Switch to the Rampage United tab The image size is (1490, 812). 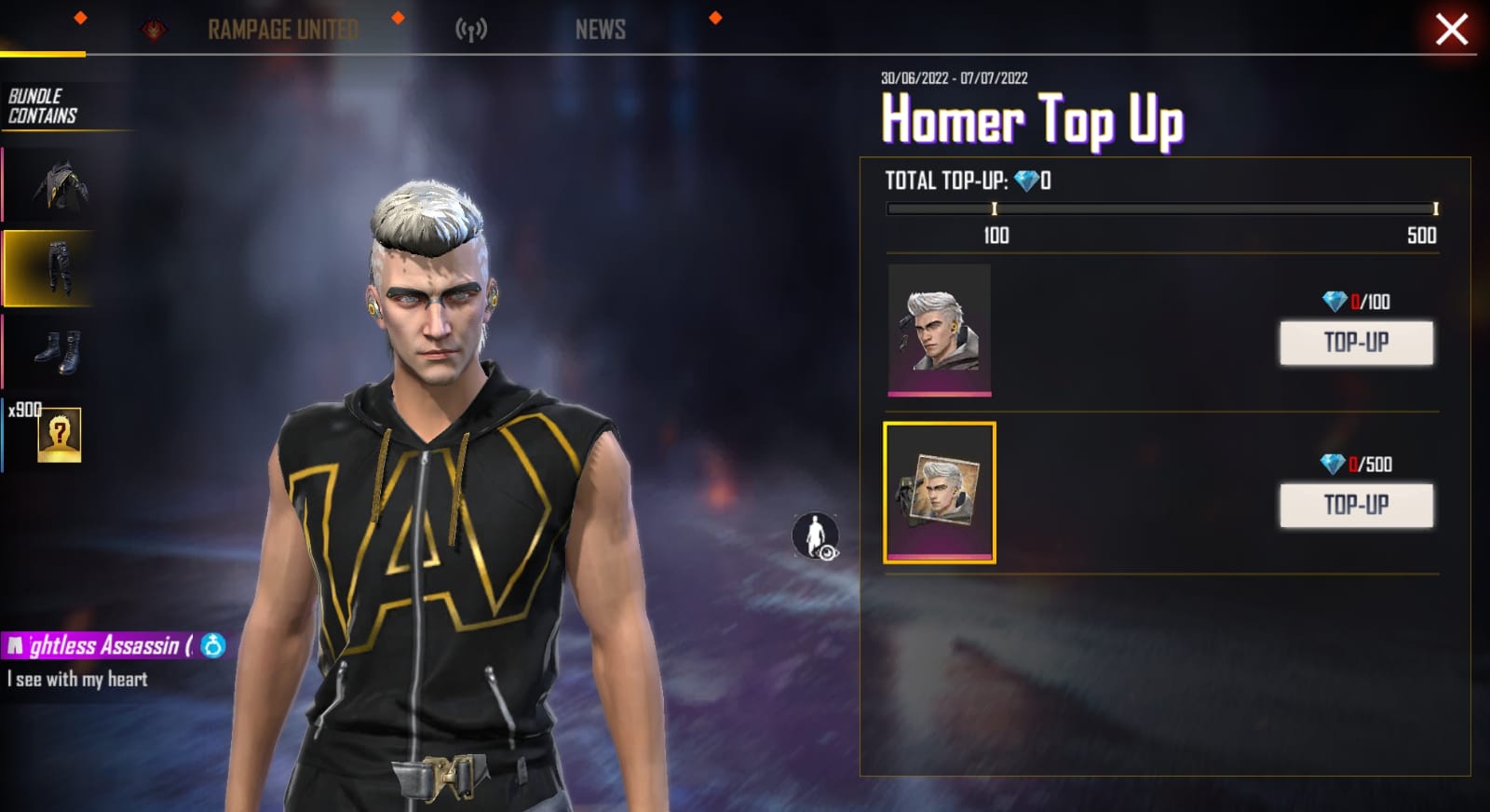click(282, 30)
